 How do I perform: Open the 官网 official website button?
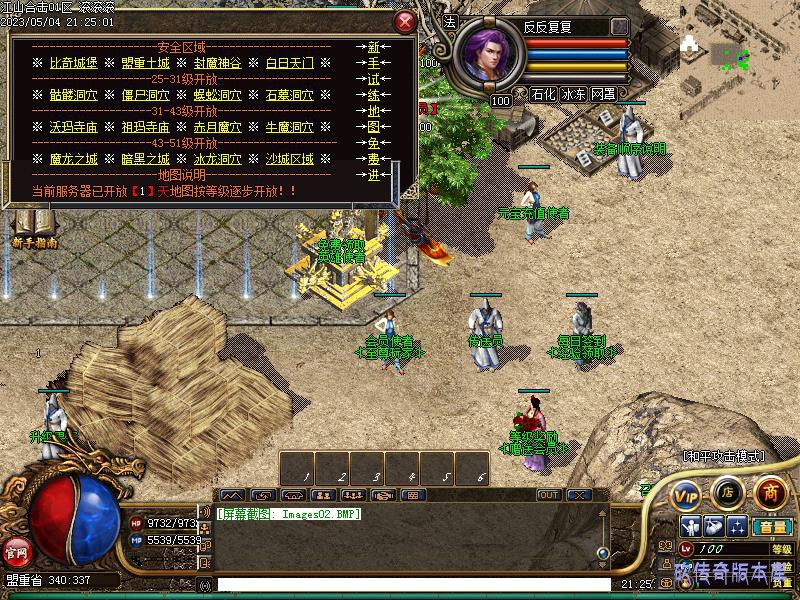click(16, 551)
